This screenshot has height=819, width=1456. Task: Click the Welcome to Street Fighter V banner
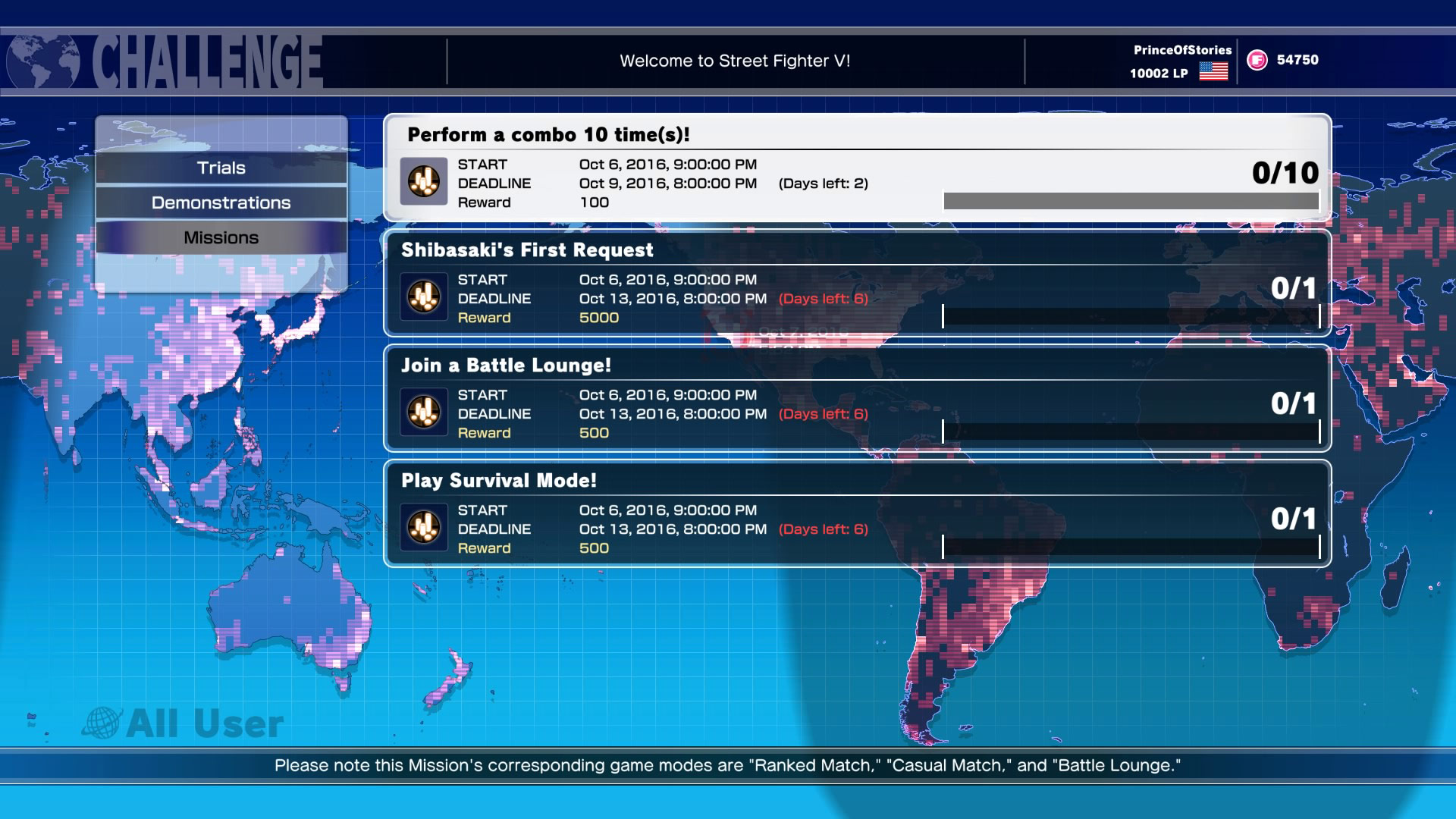[735, 61]
